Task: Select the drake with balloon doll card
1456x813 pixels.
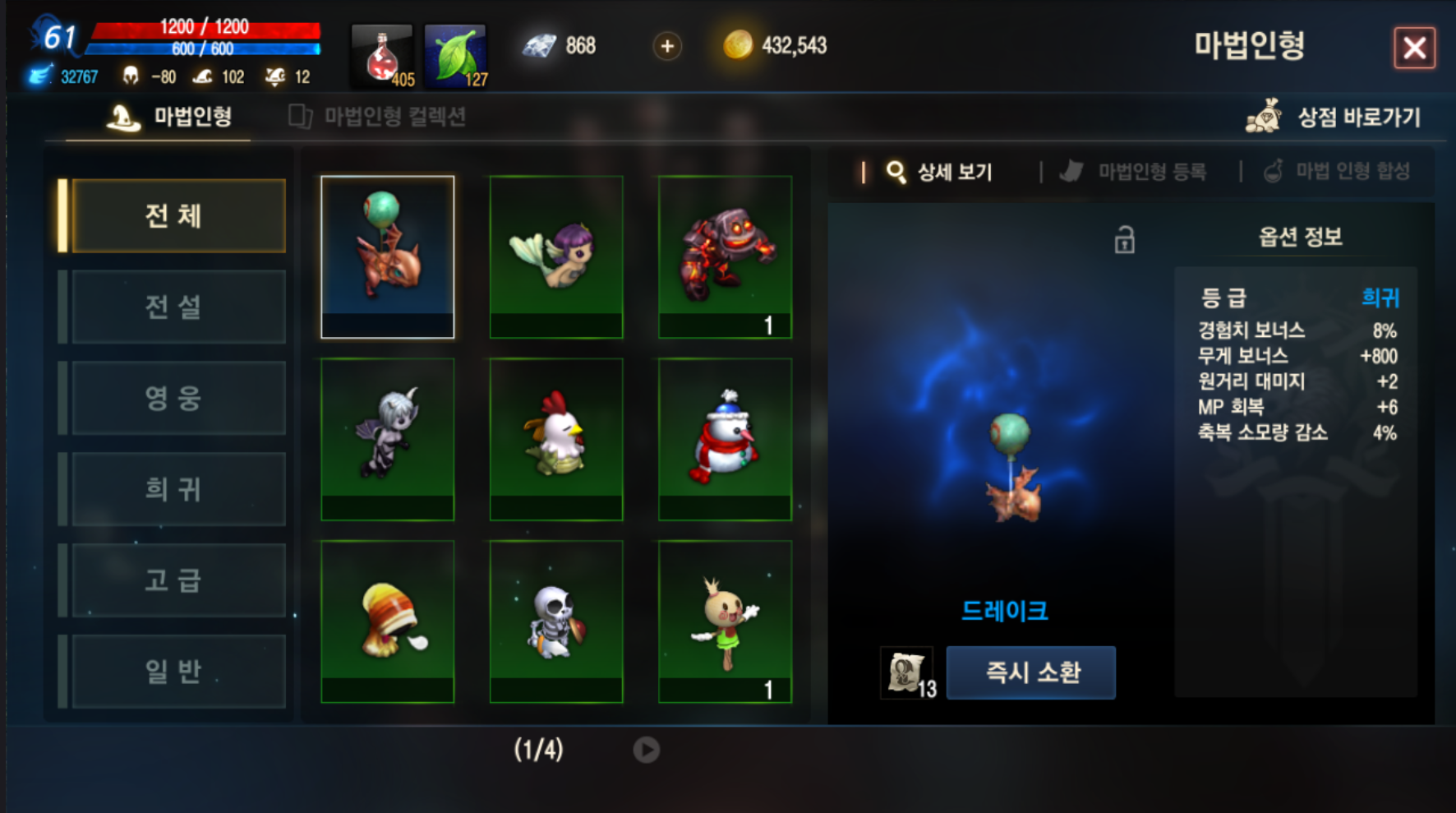Action: point(387,256)
